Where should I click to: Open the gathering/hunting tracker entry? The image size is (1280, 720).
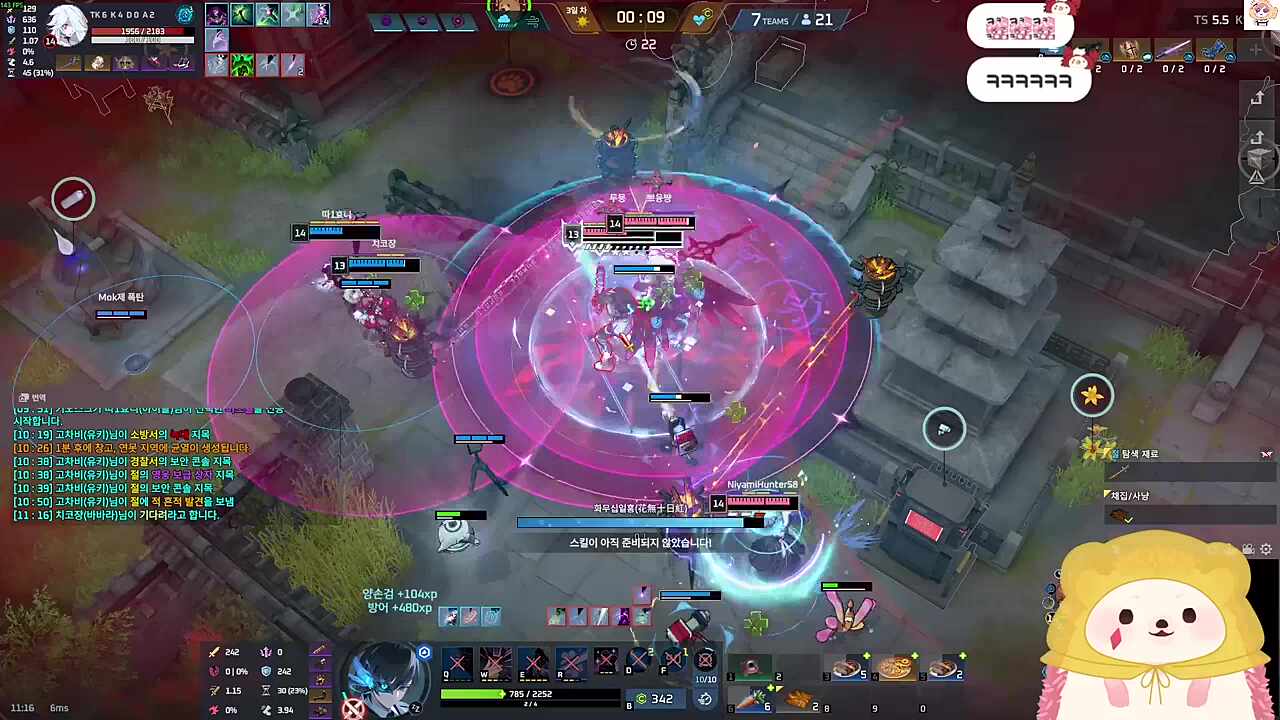click(1130, 496)
